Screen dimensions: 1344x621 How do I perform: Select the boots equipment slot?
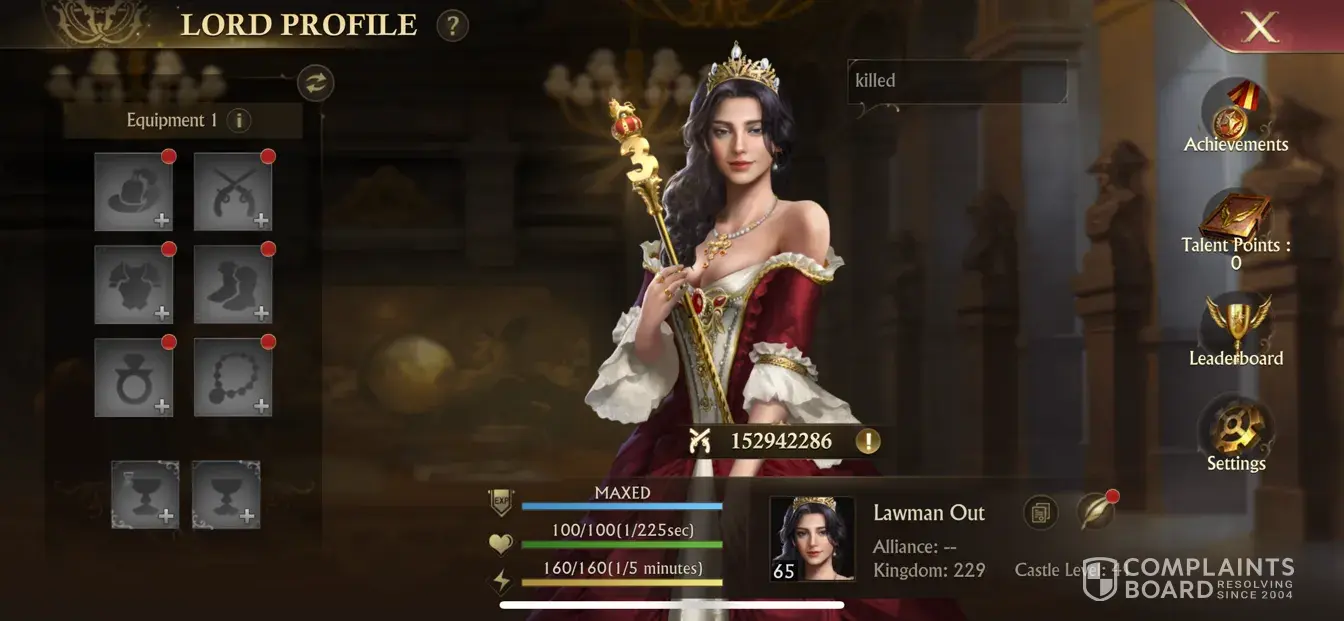click(233, 285)
